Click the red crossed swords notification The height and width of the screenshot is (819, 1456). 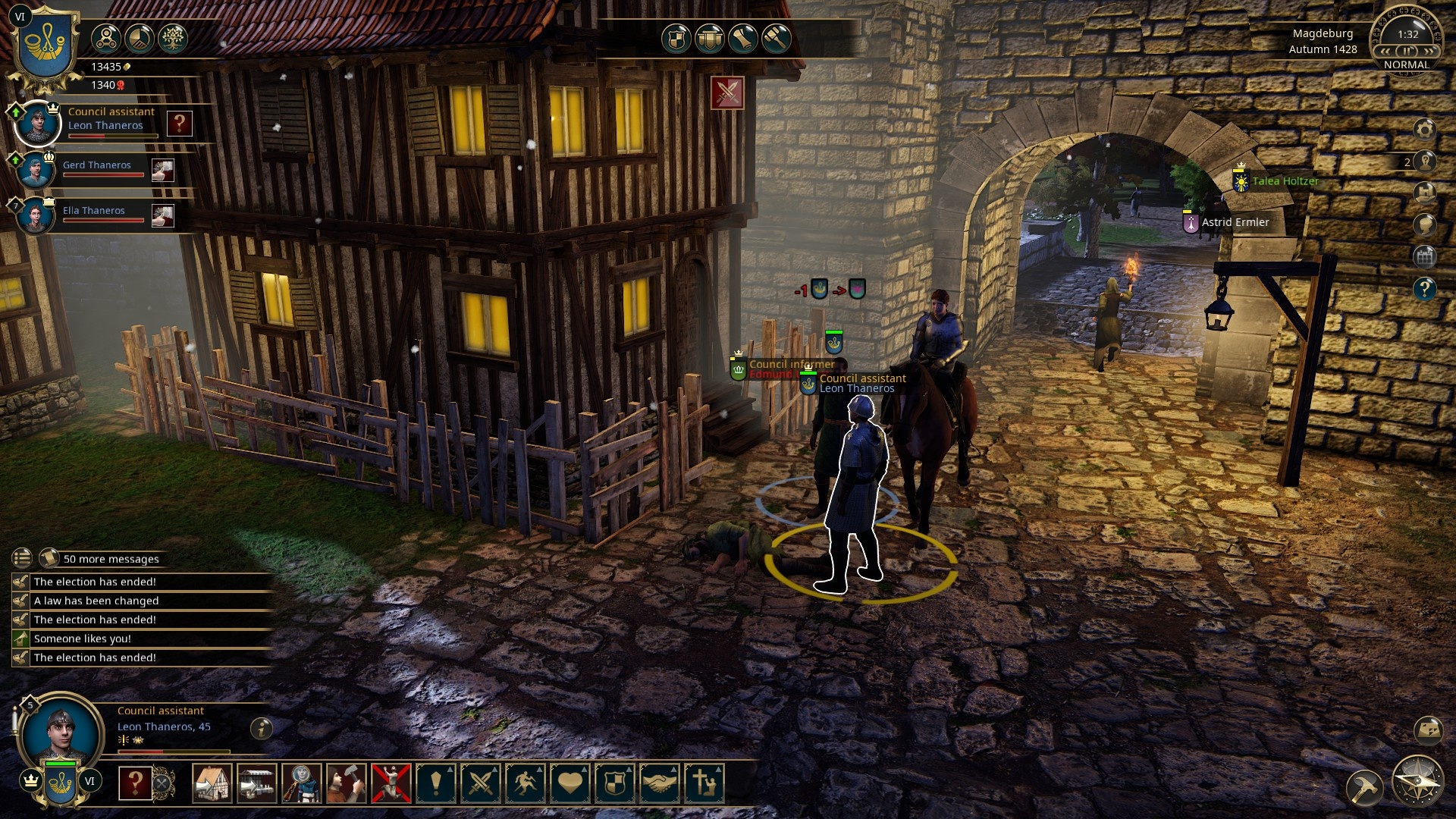727,93
